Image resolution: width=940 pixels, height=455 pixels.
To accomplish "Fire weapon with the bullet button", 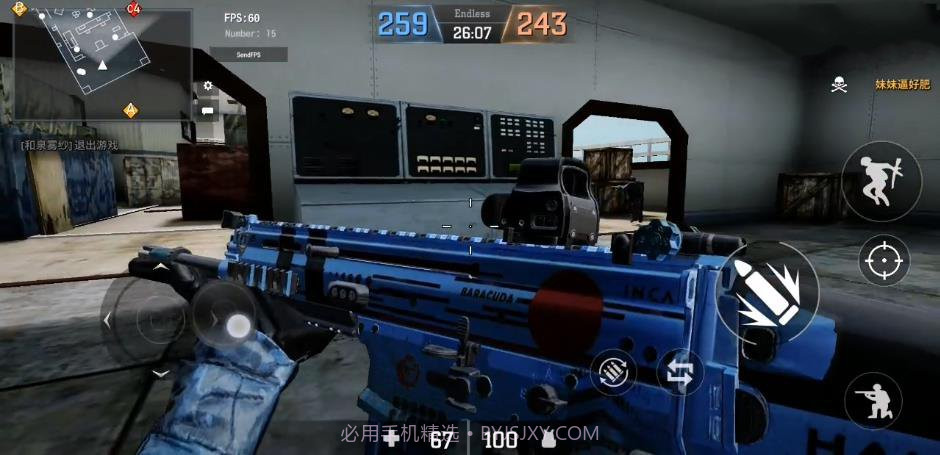I will pyautogui.click(x=768, y=289).
